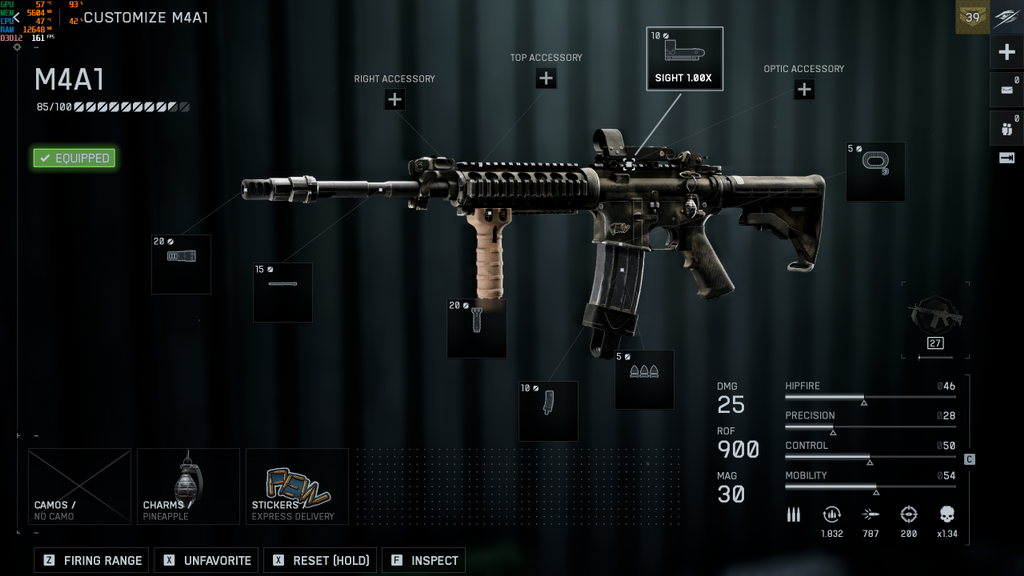
Task: Add a Top Accessory attachment
Action: pos(546,78)
